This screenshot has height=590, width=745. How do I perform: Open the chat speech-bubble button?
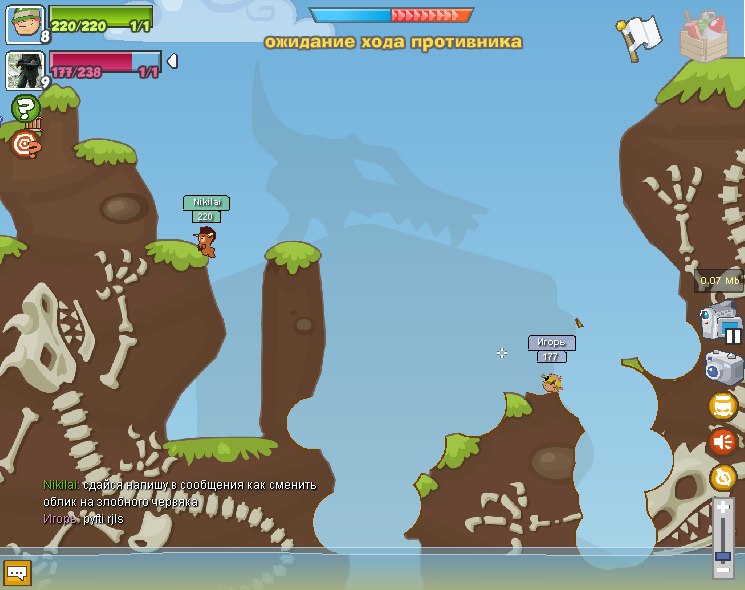click(18, 572)
